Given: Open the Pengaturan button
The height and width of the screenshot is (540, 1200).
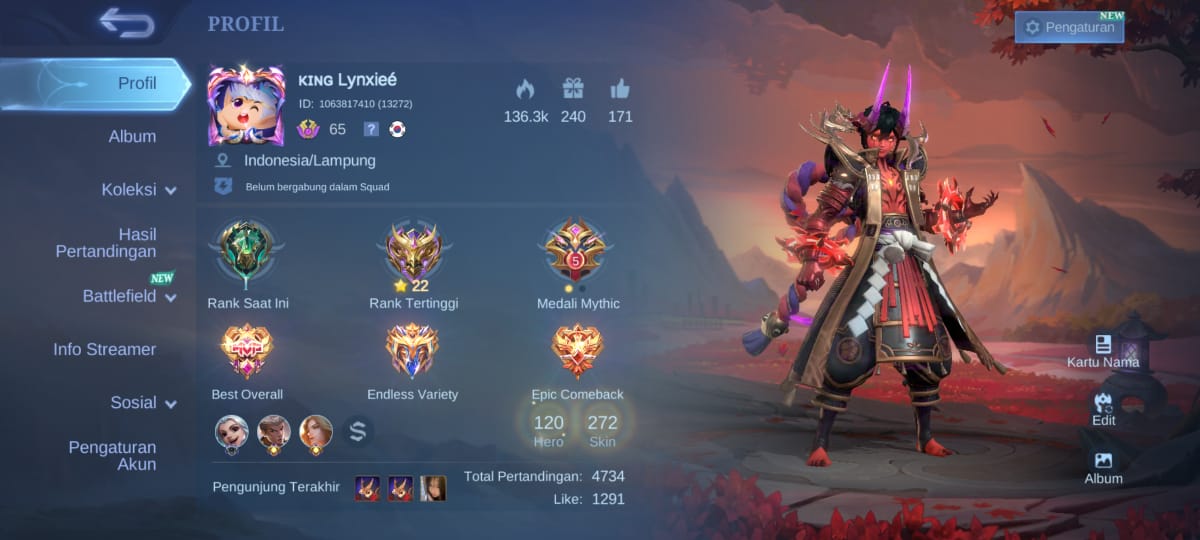Looking at the screenshot, I should coord(1069,27).
